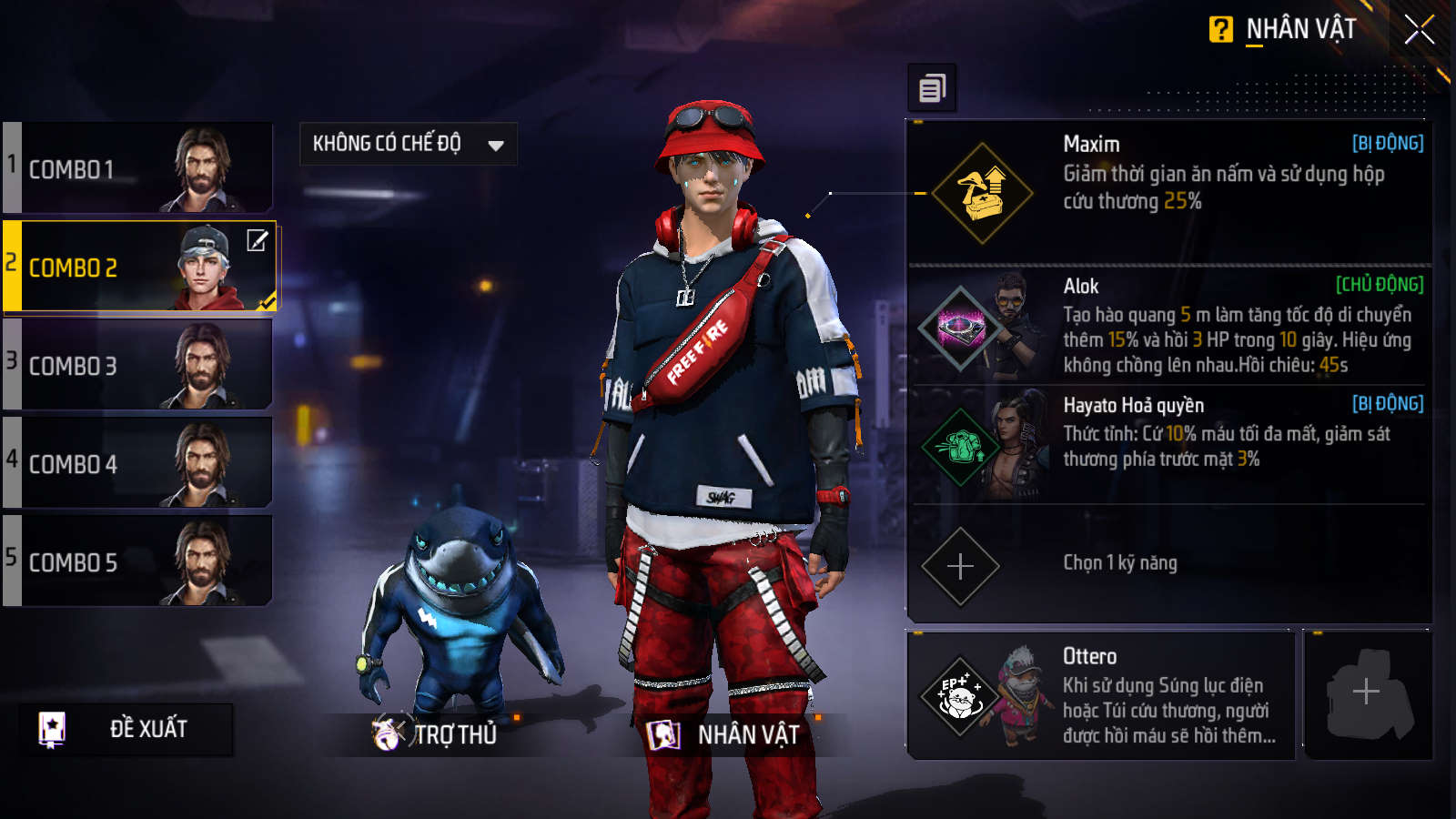
Task: Choose the Combo 3 preset
Action: point(138,365)
